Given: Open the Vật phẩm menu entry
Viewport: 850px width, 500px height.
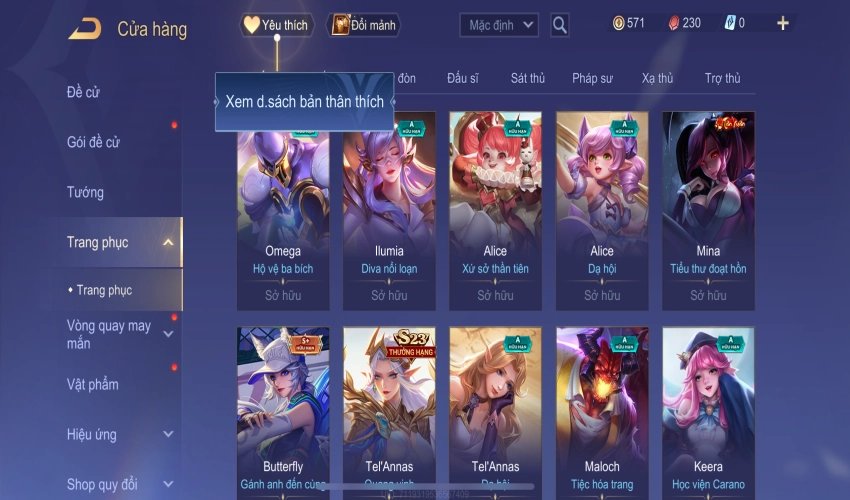Looking at the screenshot, I should click(93, 385).
